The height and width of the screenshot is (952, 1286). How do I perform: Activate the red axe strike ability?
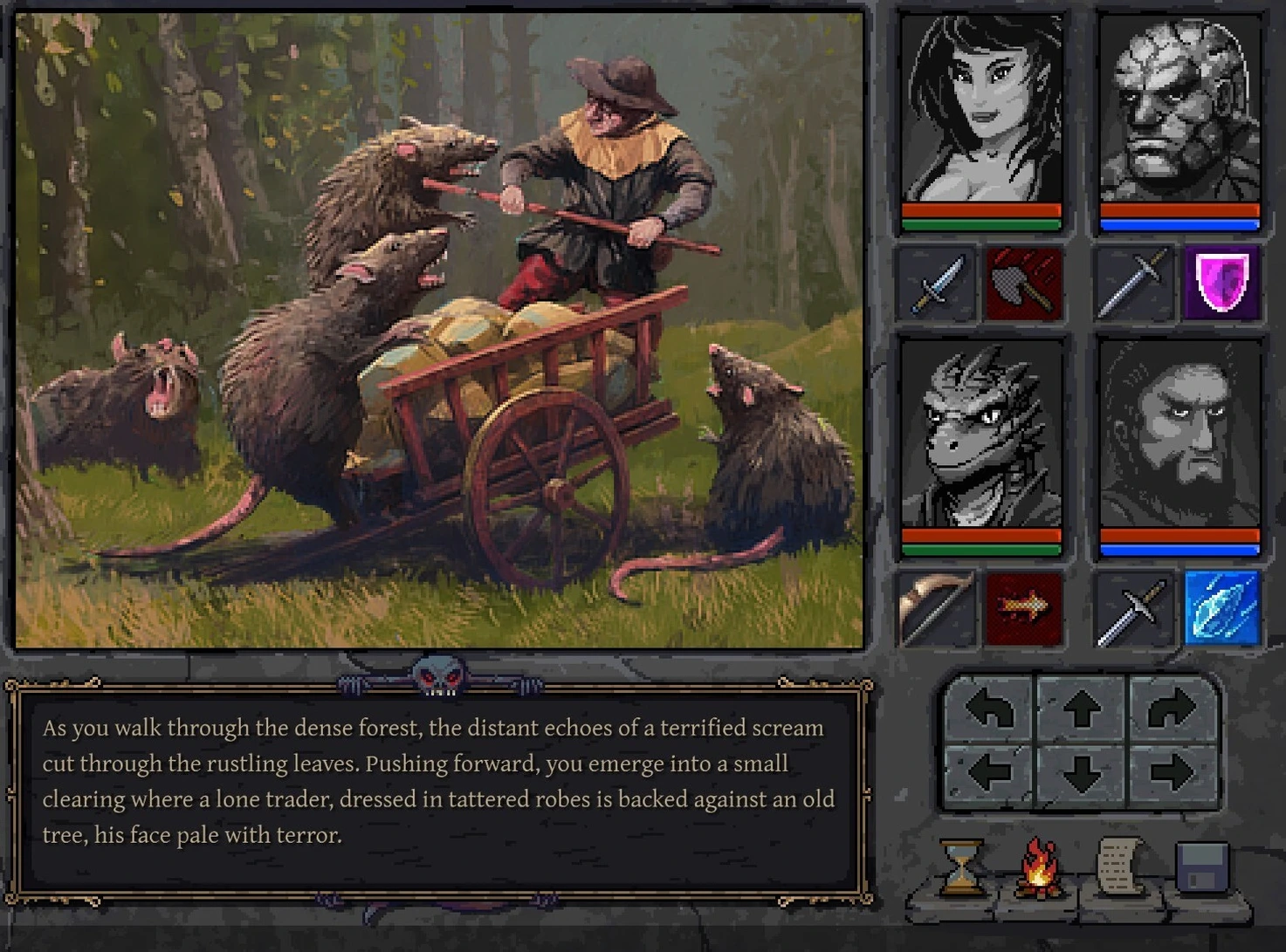point(1024,283)
